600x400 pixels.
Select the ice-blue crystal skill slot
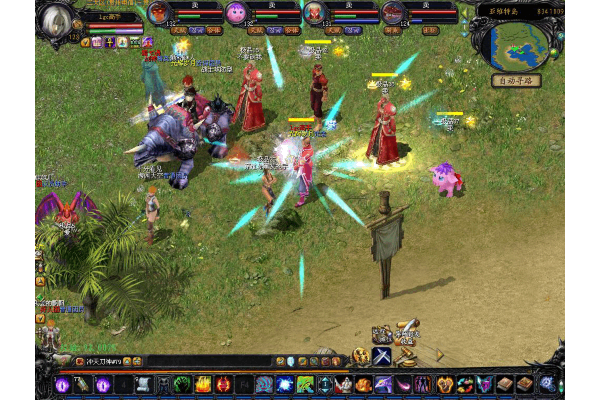(x=283, y=384)
